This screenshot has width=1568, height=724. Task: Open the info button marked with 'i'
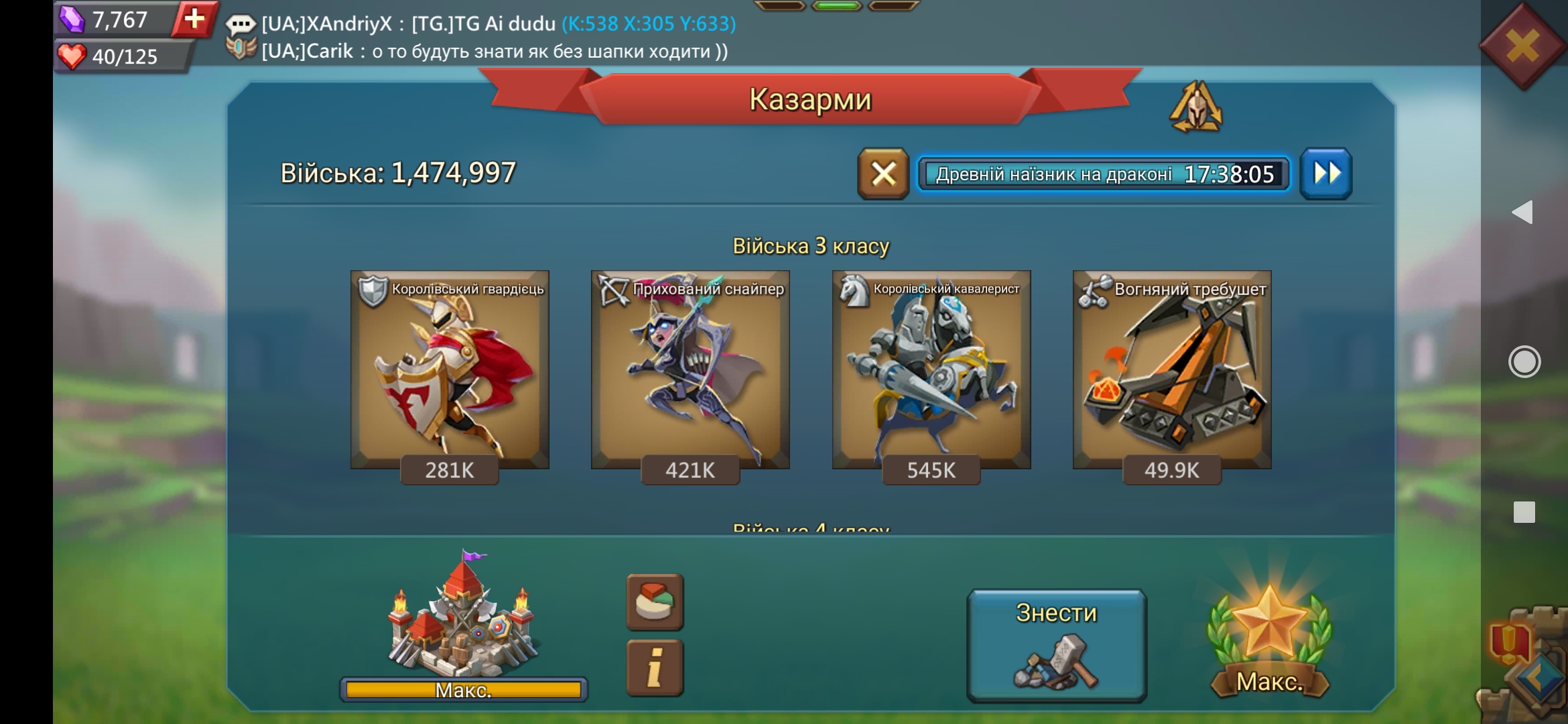pos(655,668)
